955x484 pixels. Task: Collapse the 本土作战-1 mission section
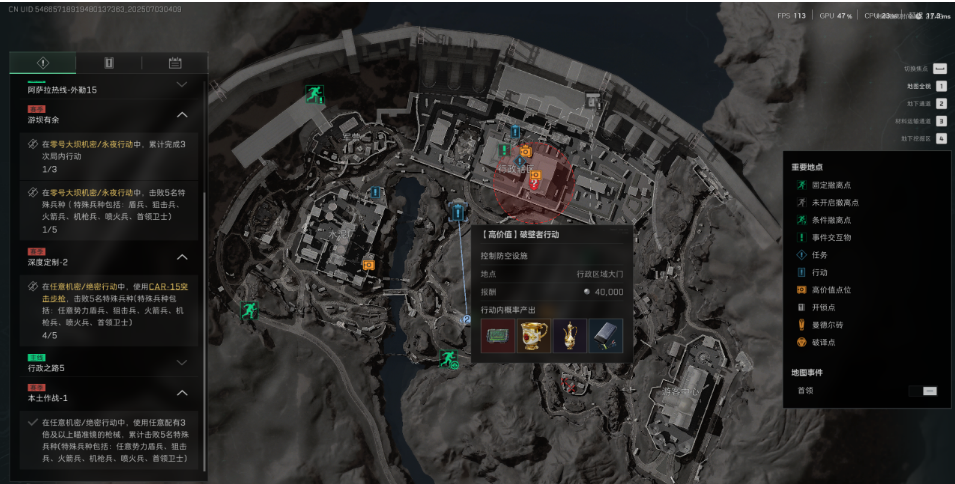coord(182,393)
